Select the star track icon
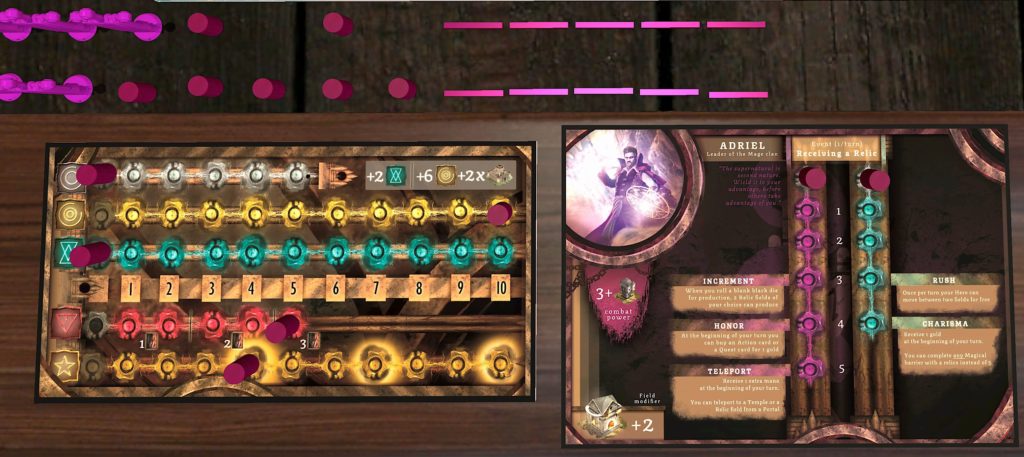This screenshot has height=457, width=1024. click(x=67, y=365)
